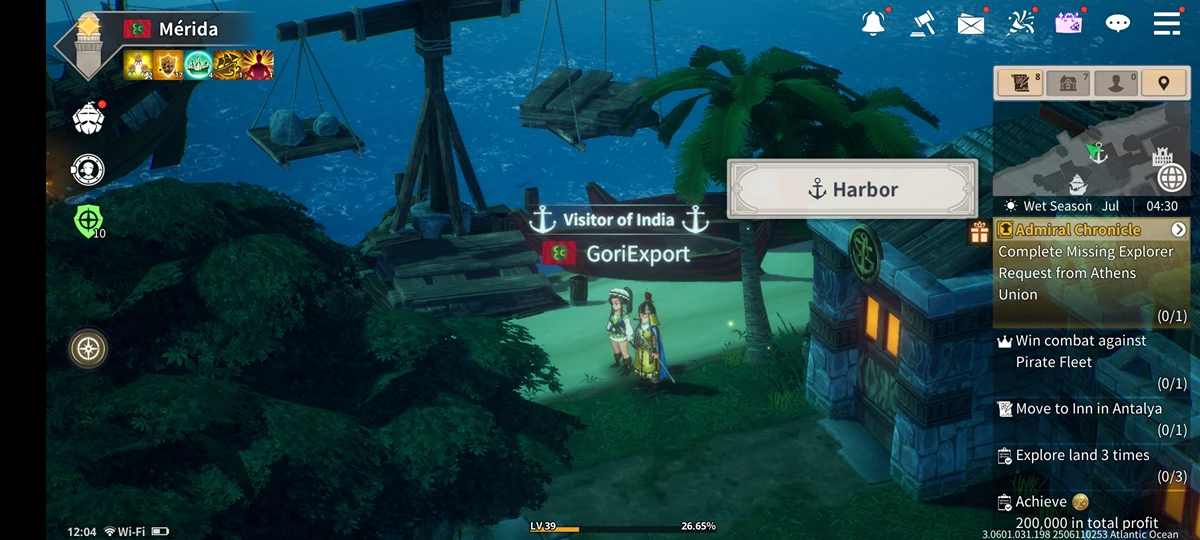Open the green target shield icon
Image resolution: width=1200 pixels, height=540 pixels.
pos(89,220)
